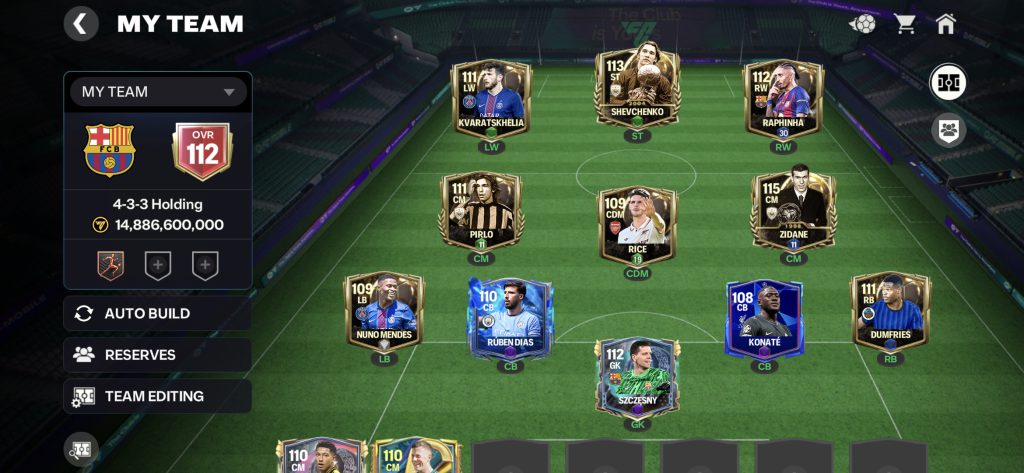Open the RESERVES list

point(158,355)
